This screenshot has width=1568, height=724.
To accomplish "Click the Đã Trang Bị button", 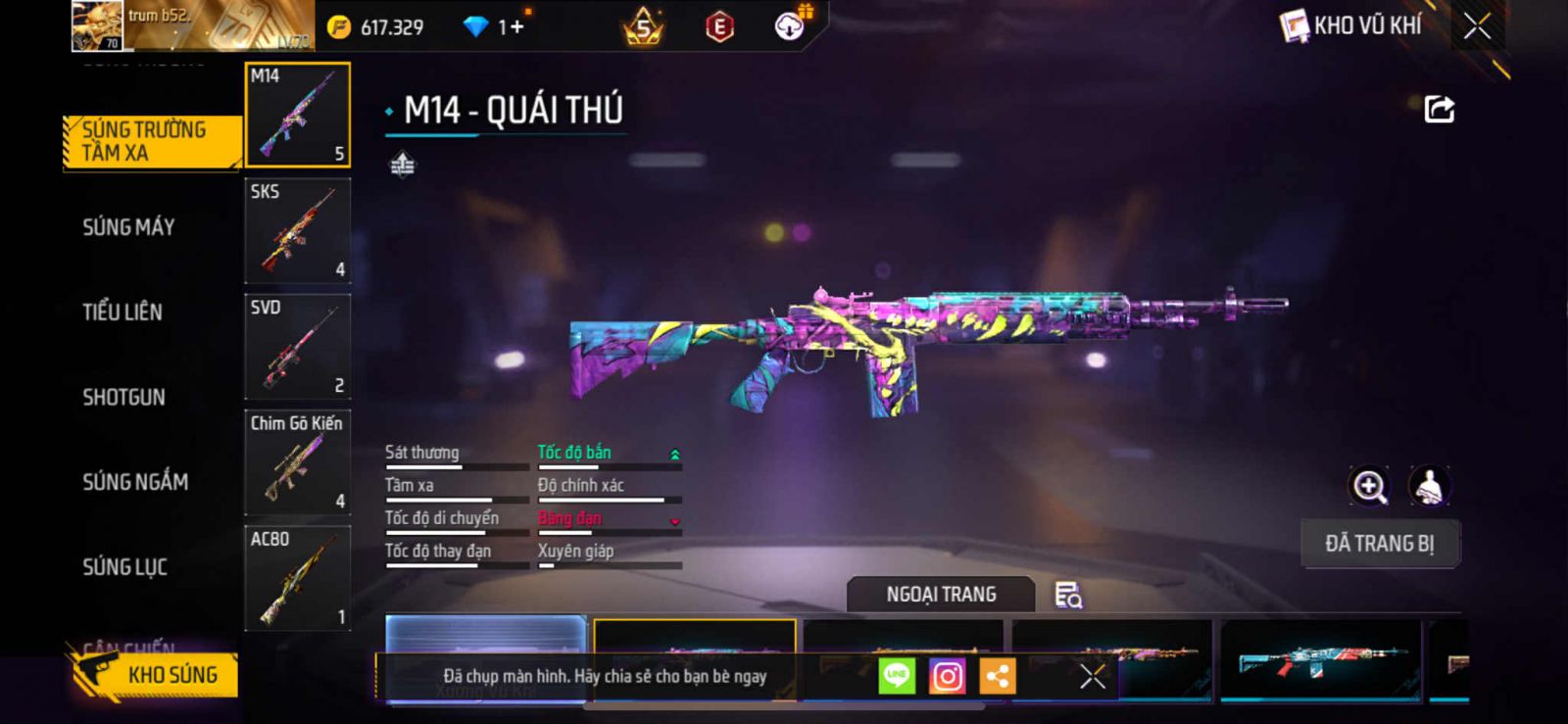I will click(x=1379, y=544).
